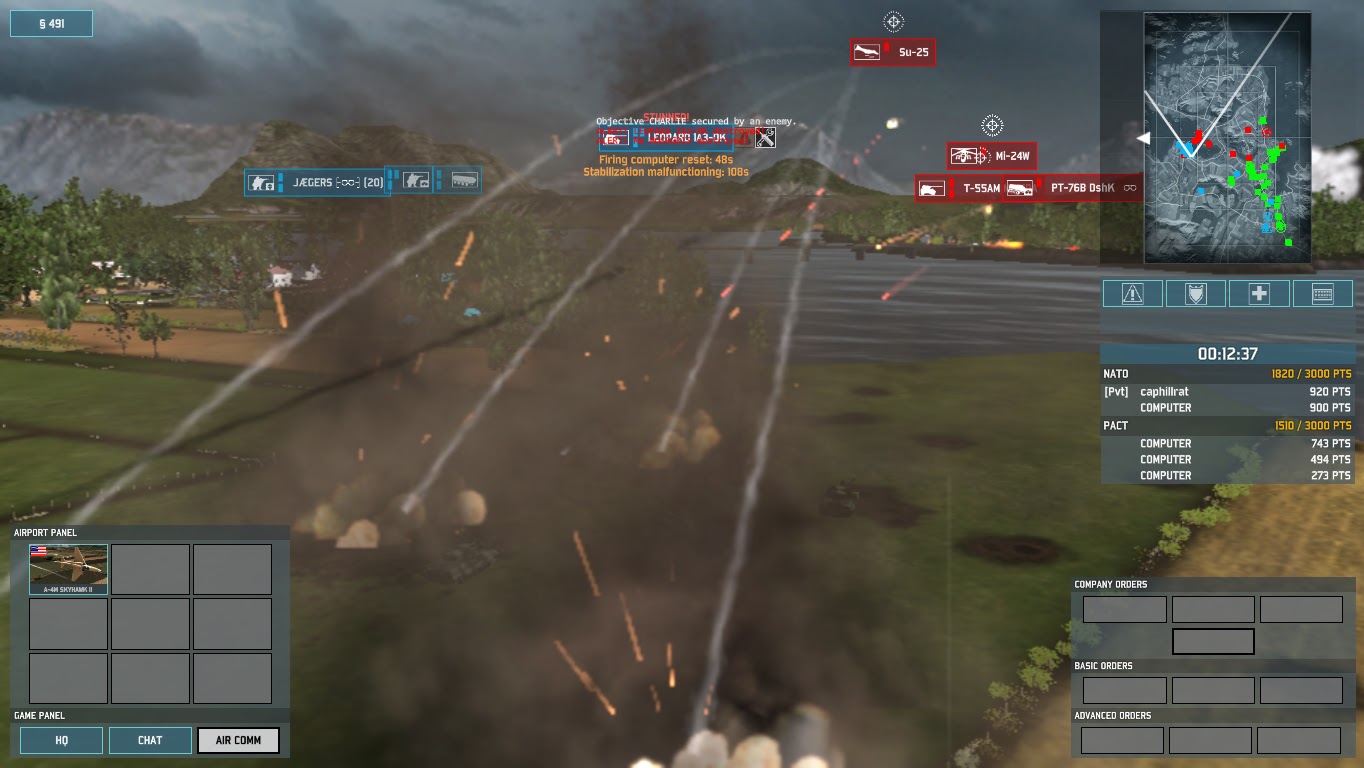Viewport: 1364px width, 768px height.
Task: Click the PT-76B DshK transport icon
Action: click(x=1022, y=187)
